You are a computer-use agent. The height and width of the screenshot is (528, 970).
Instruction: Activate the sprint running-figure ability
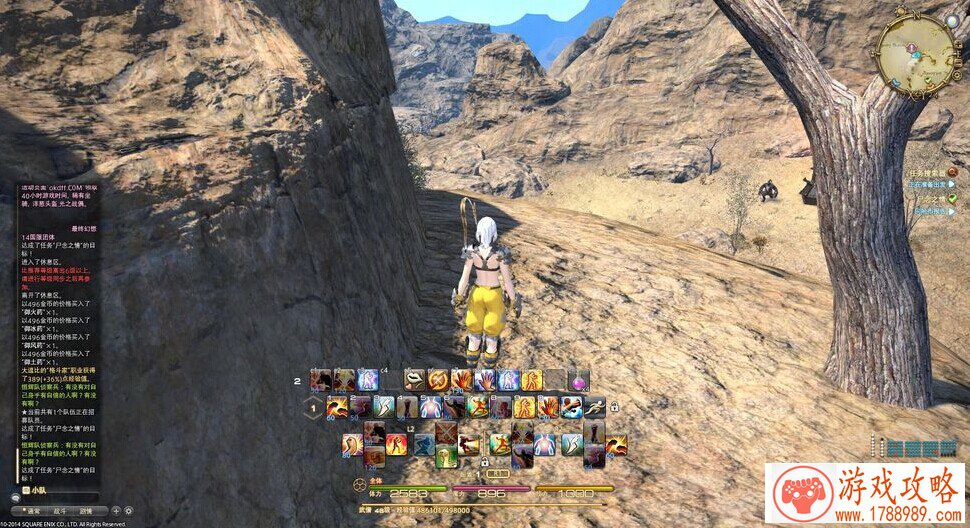coord(595,407)
